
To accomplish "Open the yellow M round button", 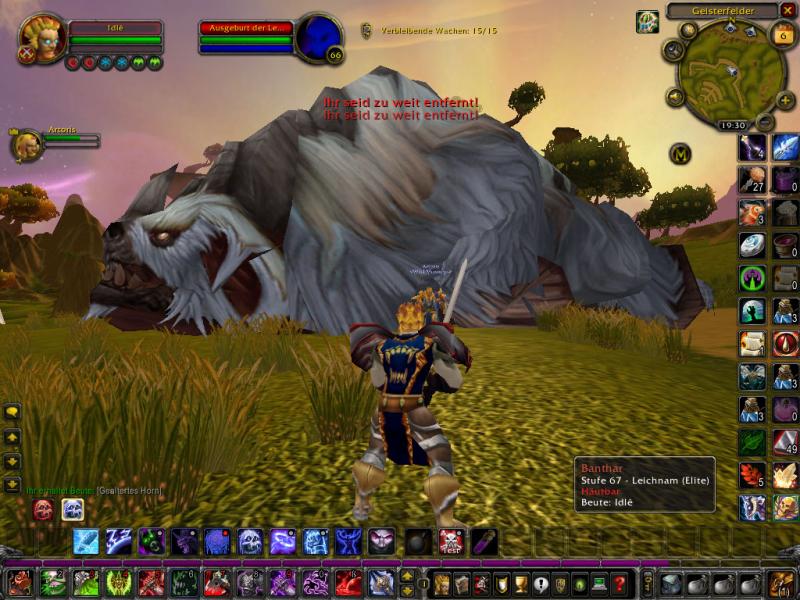I will coord(682,154).
